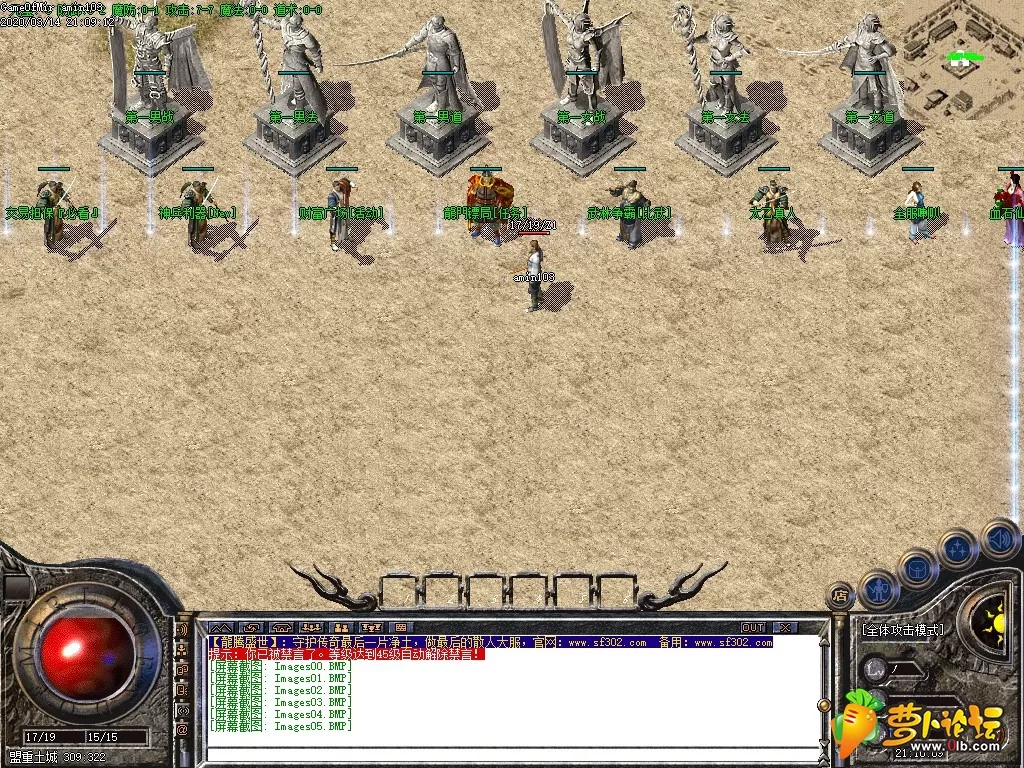Toggle sound with the speaker icon

point(998,538)
